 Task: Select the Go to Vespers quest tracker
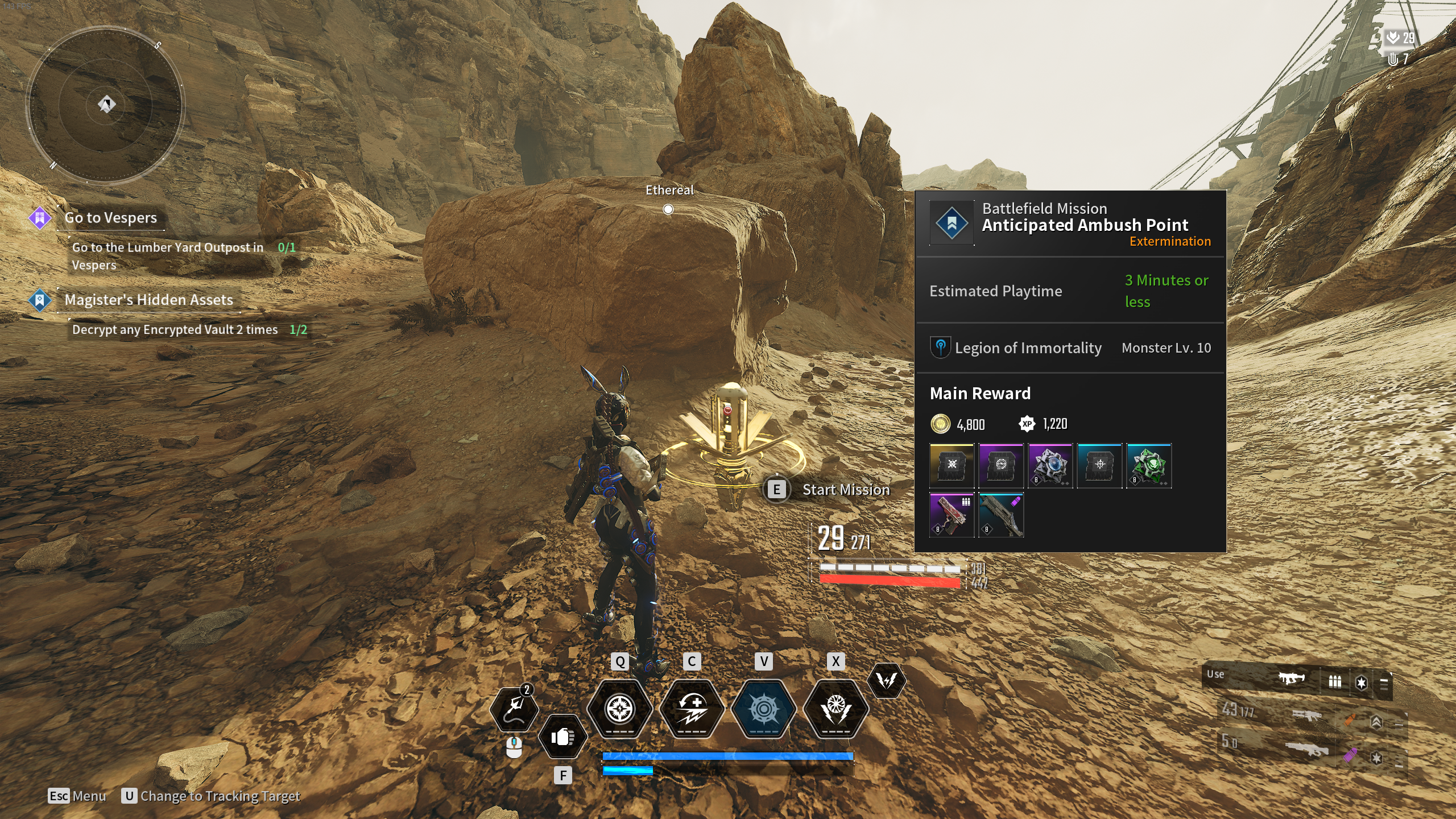pyautogui.click(x=110, y=218)
